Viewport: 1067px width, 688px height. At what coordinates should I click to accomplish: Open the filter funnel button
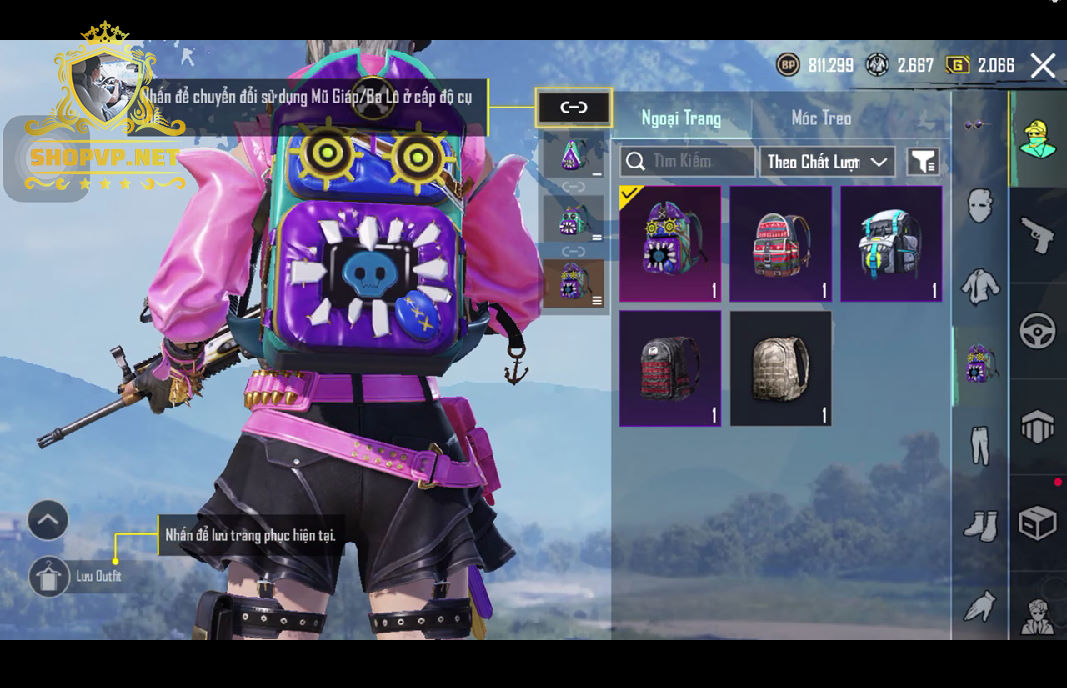[922, 161]
